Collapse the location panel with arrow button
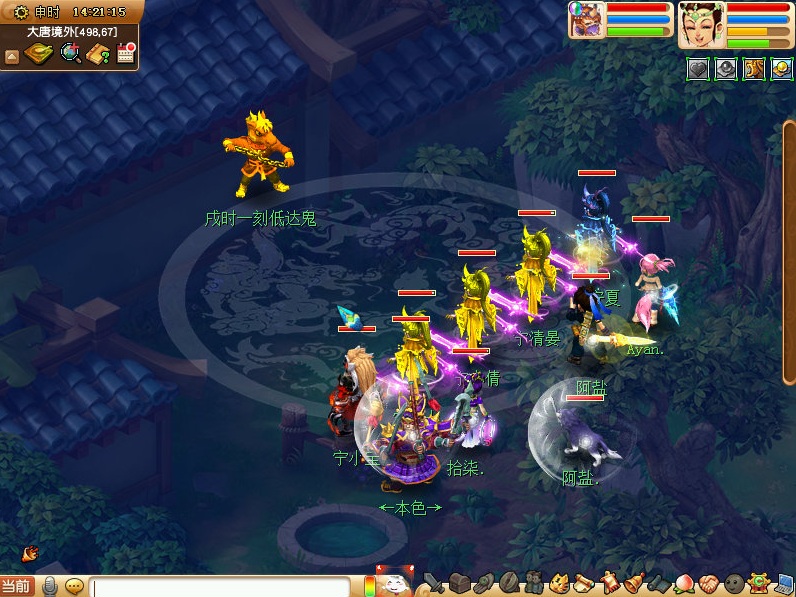796x597 pixels. 12,56
